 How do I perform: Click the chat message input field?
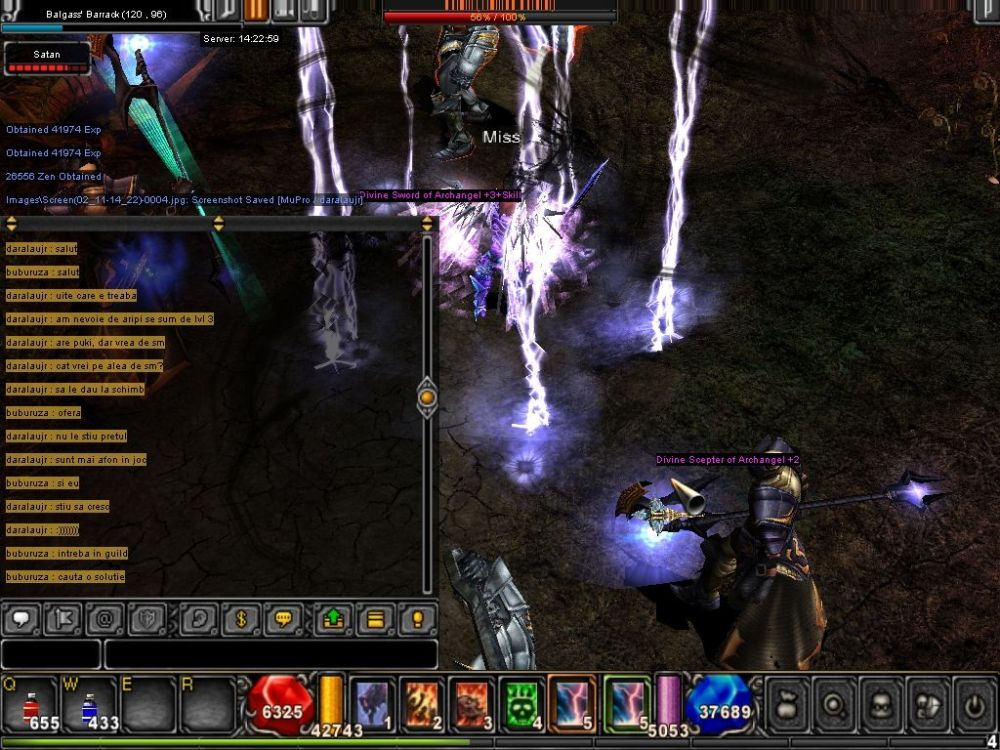[271, 655]
